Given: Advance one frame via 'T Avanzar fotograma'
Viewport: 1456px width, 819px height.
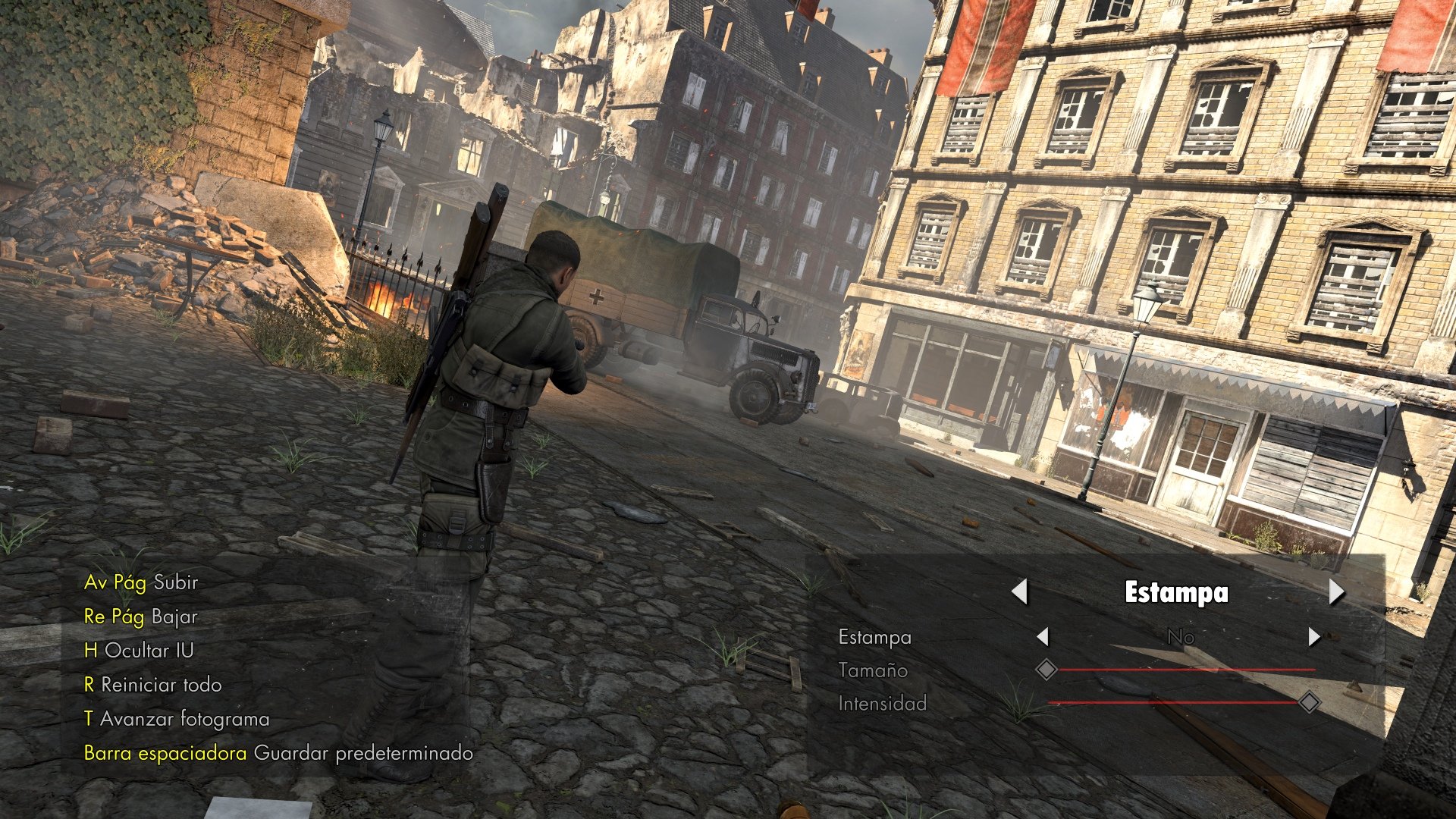Looking at the screenshot, I should click(x=176, y=718).
